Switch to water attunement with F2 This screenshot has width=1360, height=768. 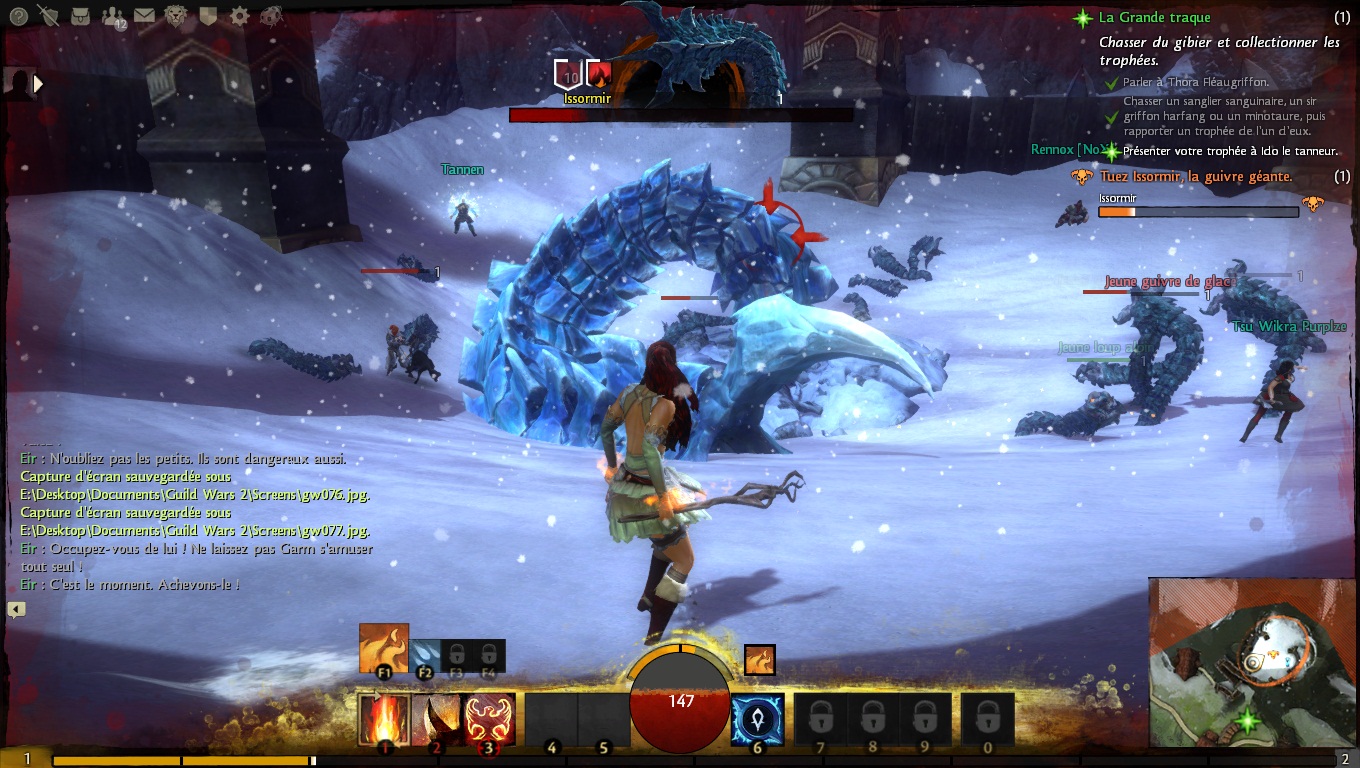click(x=424, y=655)
